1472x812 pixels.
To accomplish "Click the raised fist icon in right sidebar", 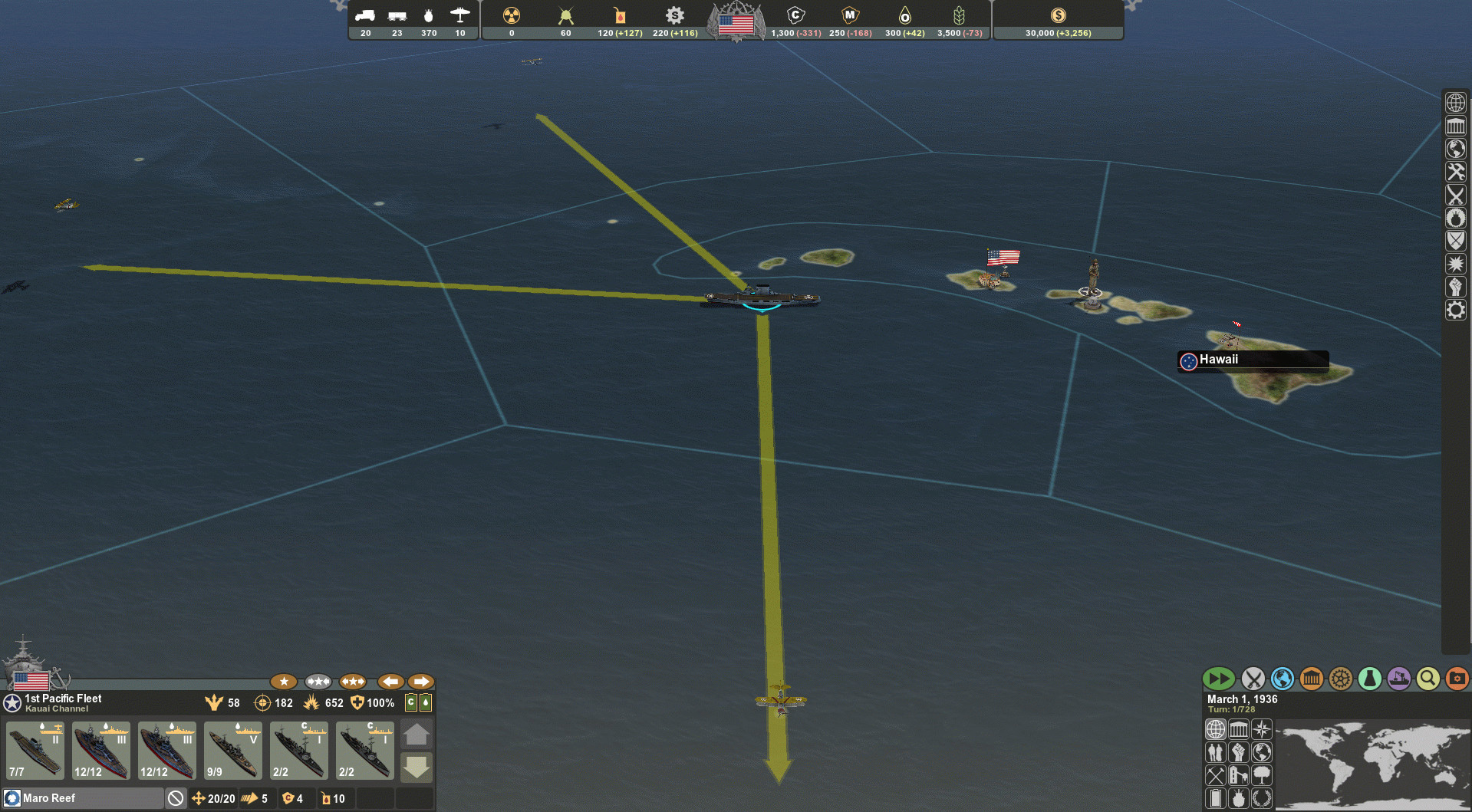I will pyautogui.click(x=1456, y=287).
